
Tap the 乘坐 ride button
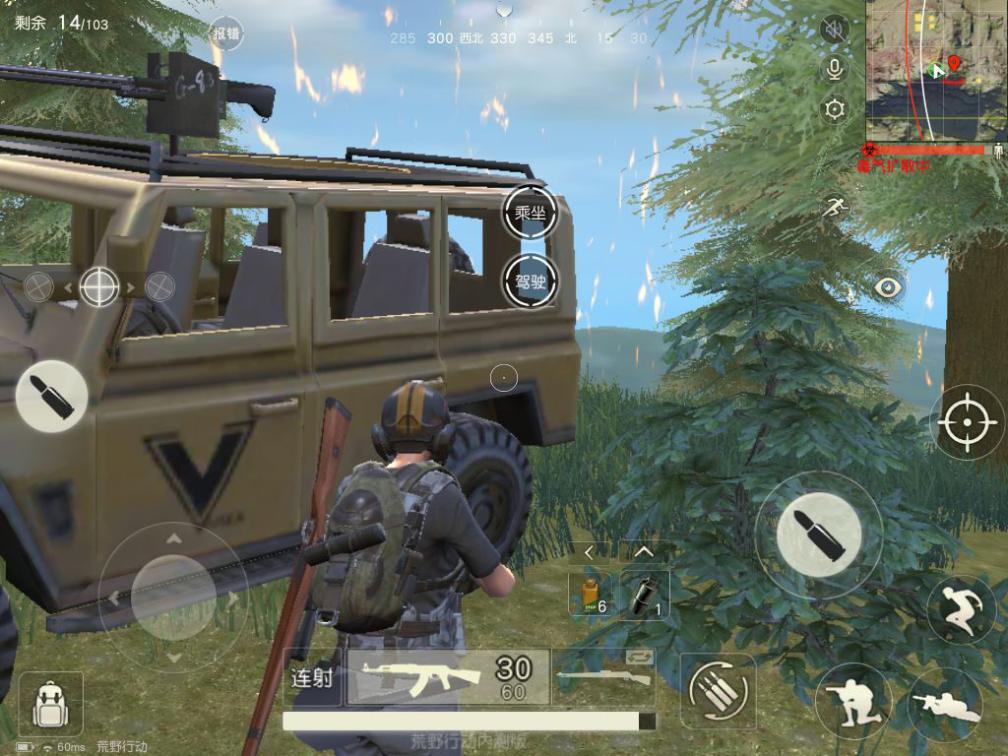point(529,213)
